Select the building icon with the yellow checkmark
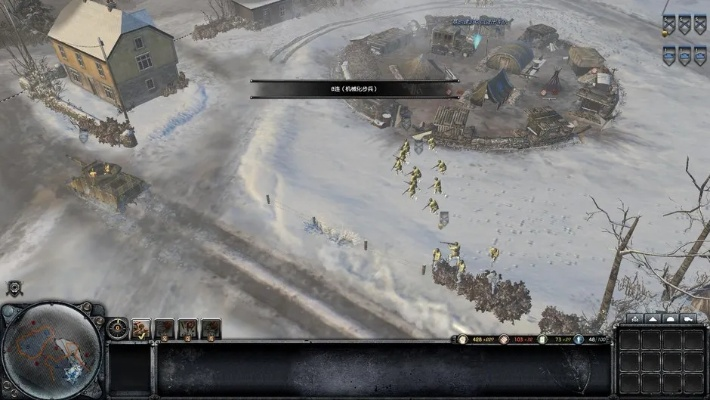Screen dimensions: 710x400 [x=141, y=328]
